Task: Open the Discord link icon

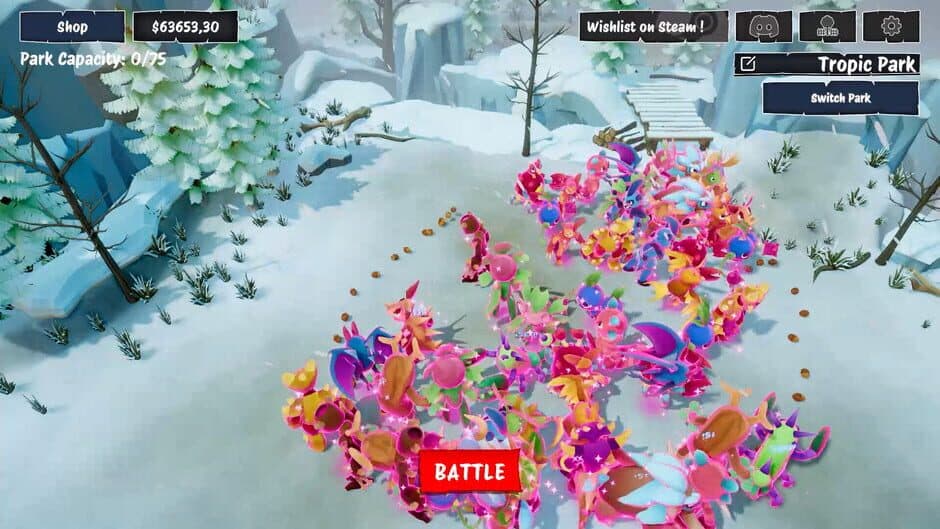Action: [x=763, y=27]
